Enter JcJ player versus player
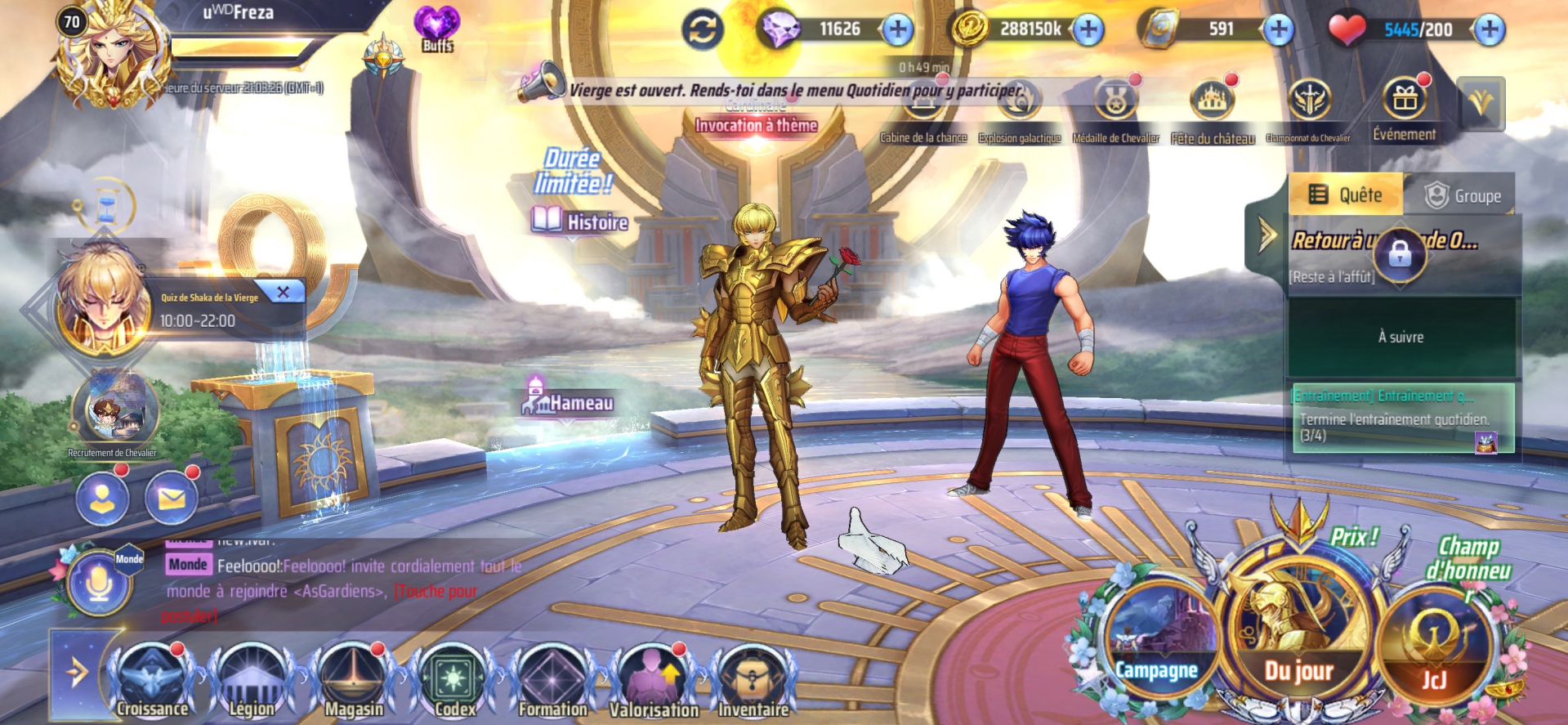Viewport: 1568px width, 725px height. tap(1434, 650)
